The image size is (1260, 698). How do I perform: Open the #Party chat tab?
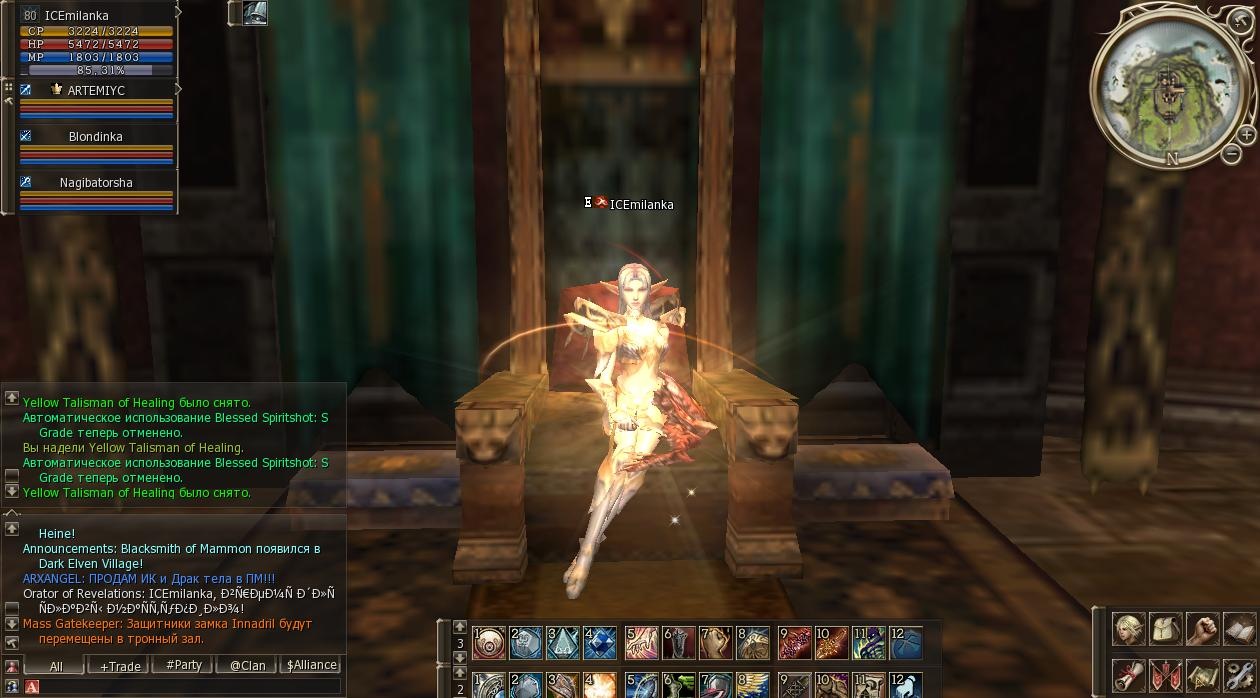click(x=183, y=665)
